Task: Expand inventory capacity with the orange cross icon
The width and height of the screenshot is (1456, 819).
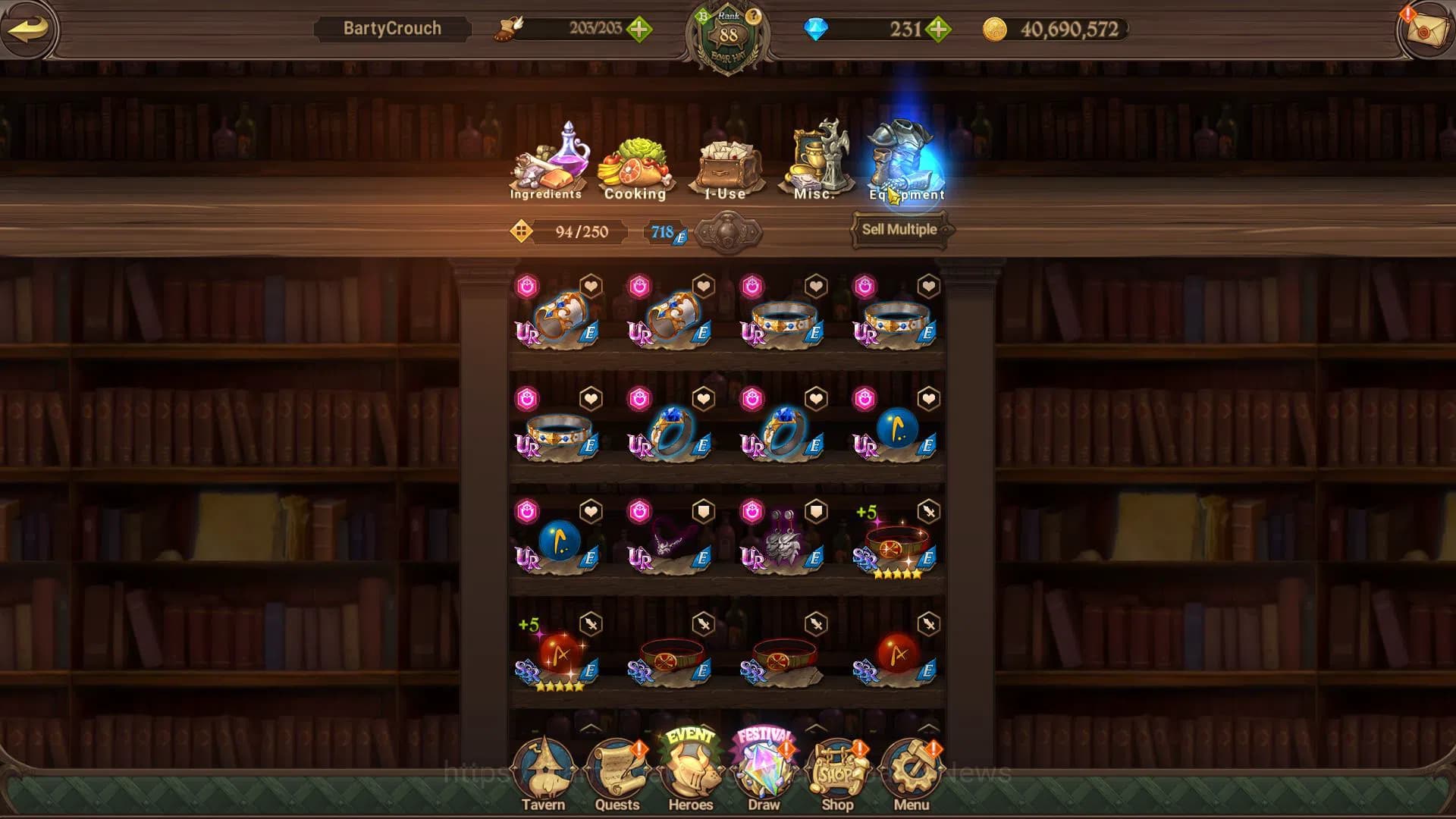Action: pos(521,231)
